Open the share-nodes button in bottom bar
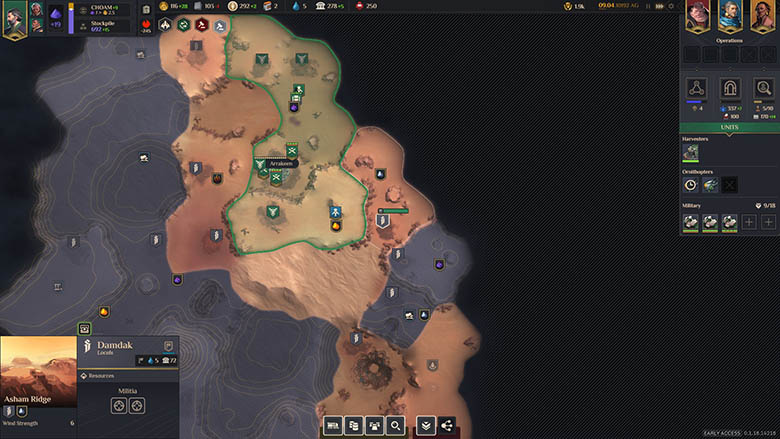 (x=446, y=426)
